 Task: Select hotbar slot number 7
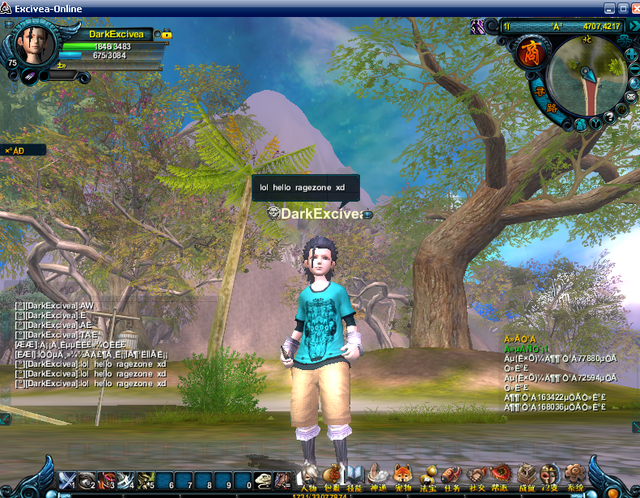pyautogui.click(x=185, y=481)
